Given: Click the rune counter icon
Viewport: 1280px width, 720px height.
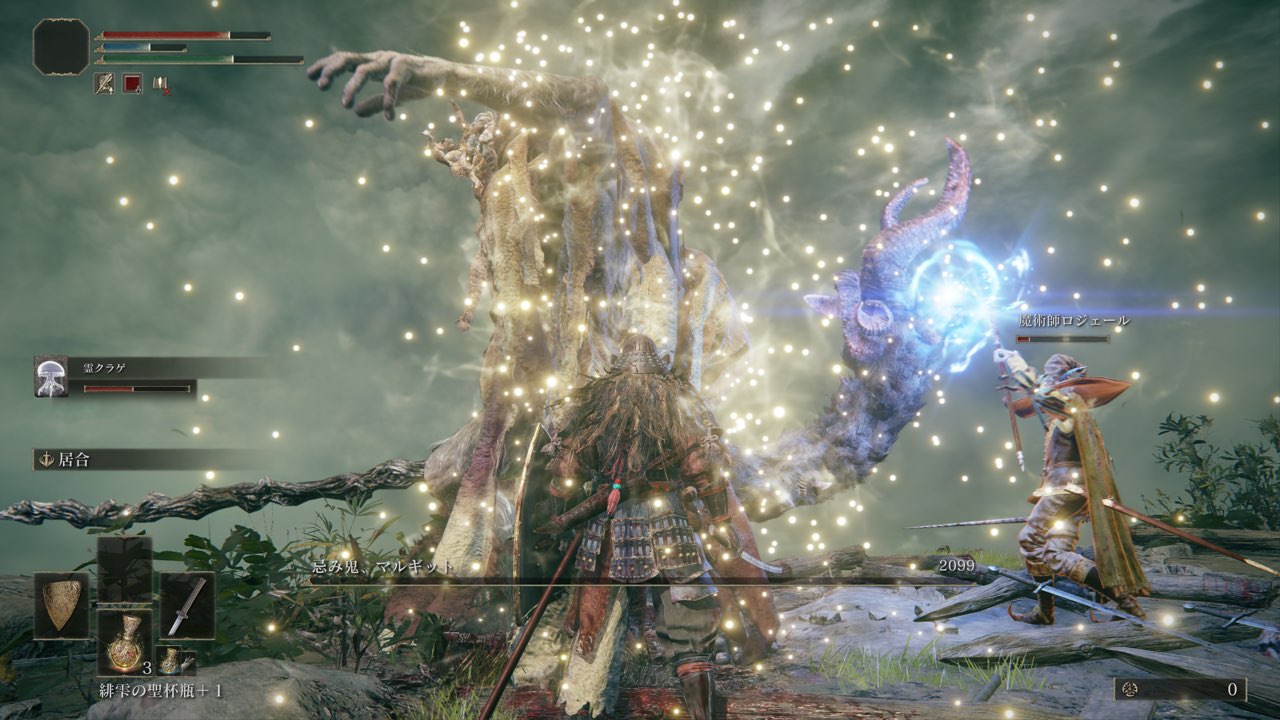Looking at the screenshot, I should [x=1131, y=689].
